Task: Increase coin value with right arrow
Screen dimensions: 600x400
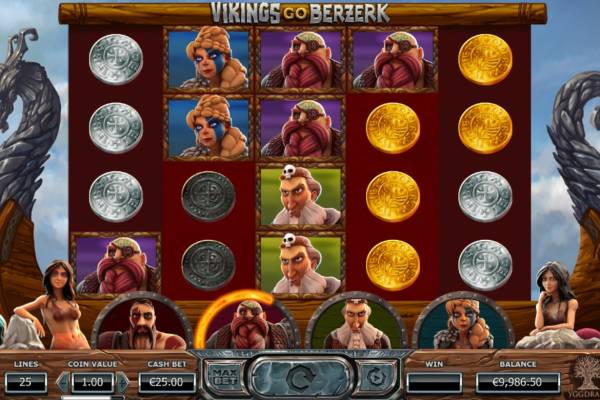Action: [124, 382]
